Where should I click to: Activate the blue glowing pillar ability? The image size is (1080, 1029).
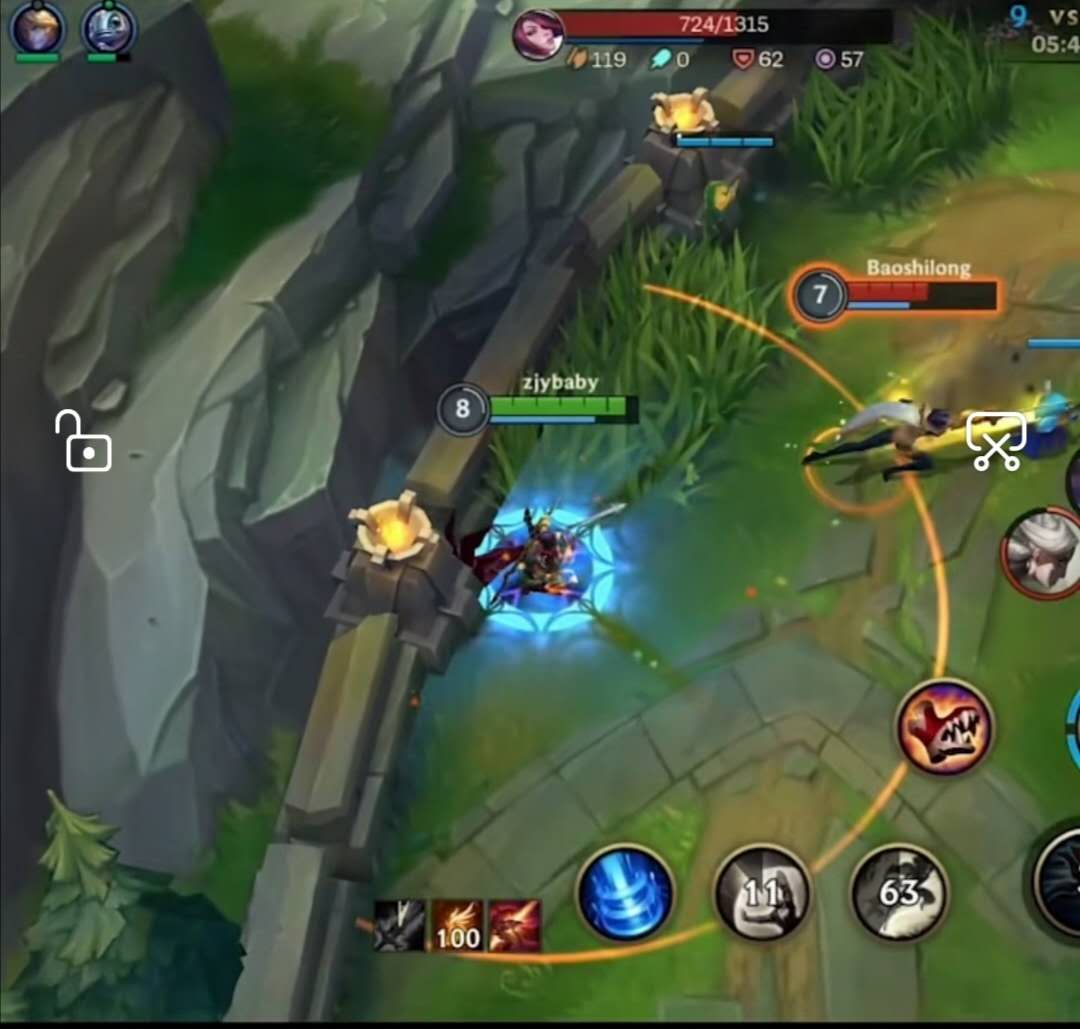[x=626, y=893]
